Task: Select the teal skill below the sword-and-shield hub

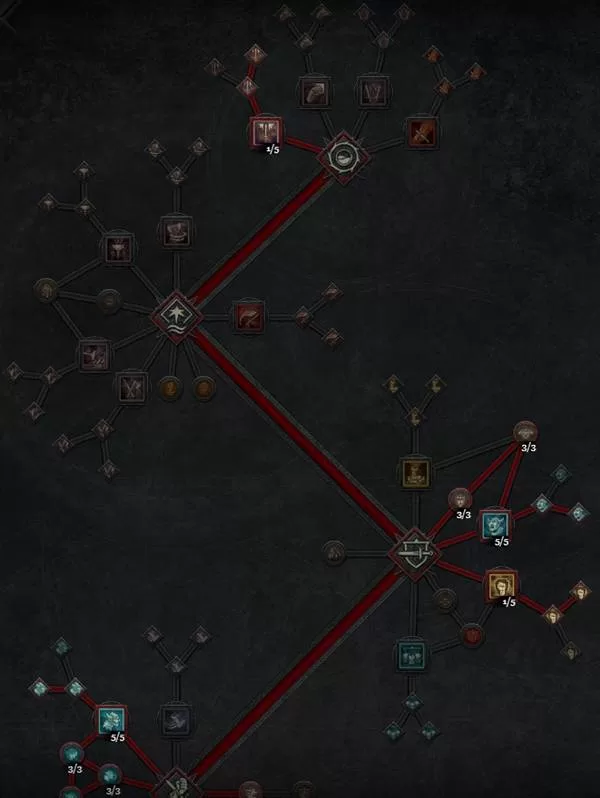Action: click(x=410, y=655)
